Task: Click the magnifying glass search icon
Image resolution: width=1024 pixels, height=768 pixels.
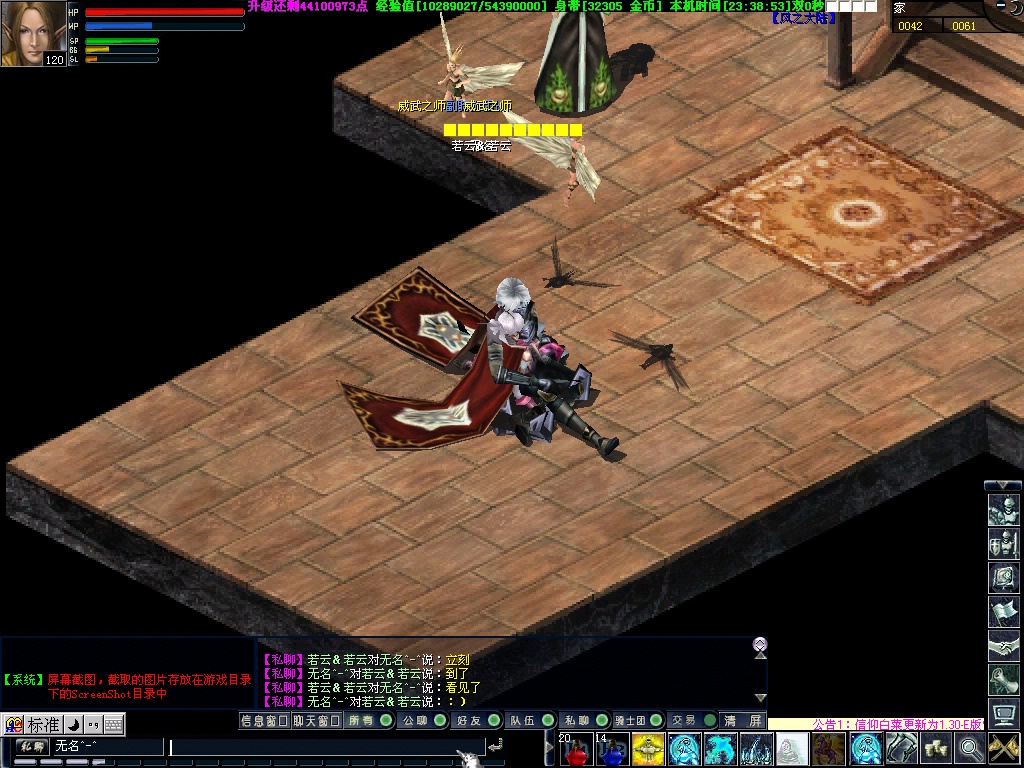Action: (x=970, y=748)
